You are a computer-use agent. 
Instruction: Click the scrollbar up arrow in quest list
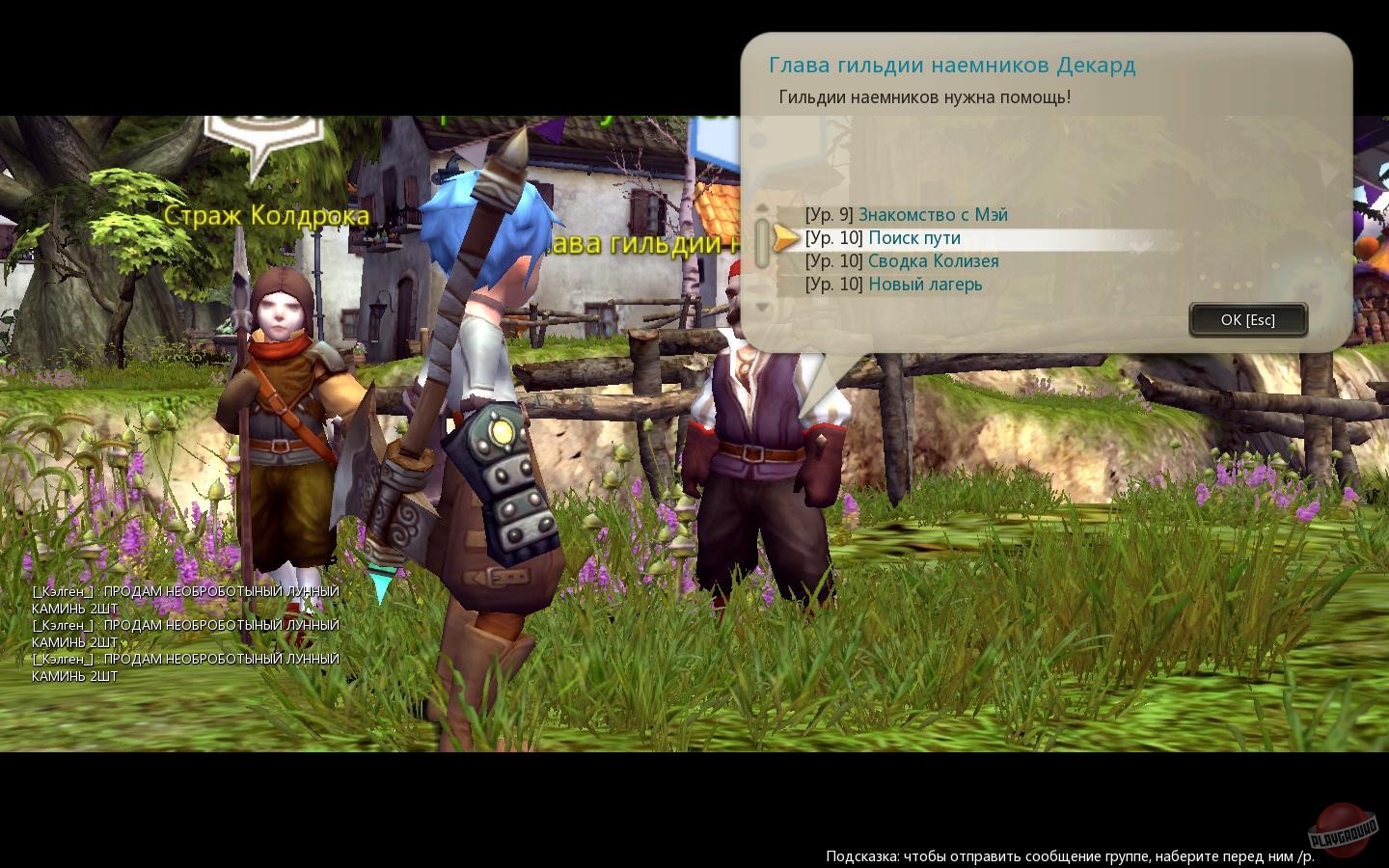click(x=762, y=207)
